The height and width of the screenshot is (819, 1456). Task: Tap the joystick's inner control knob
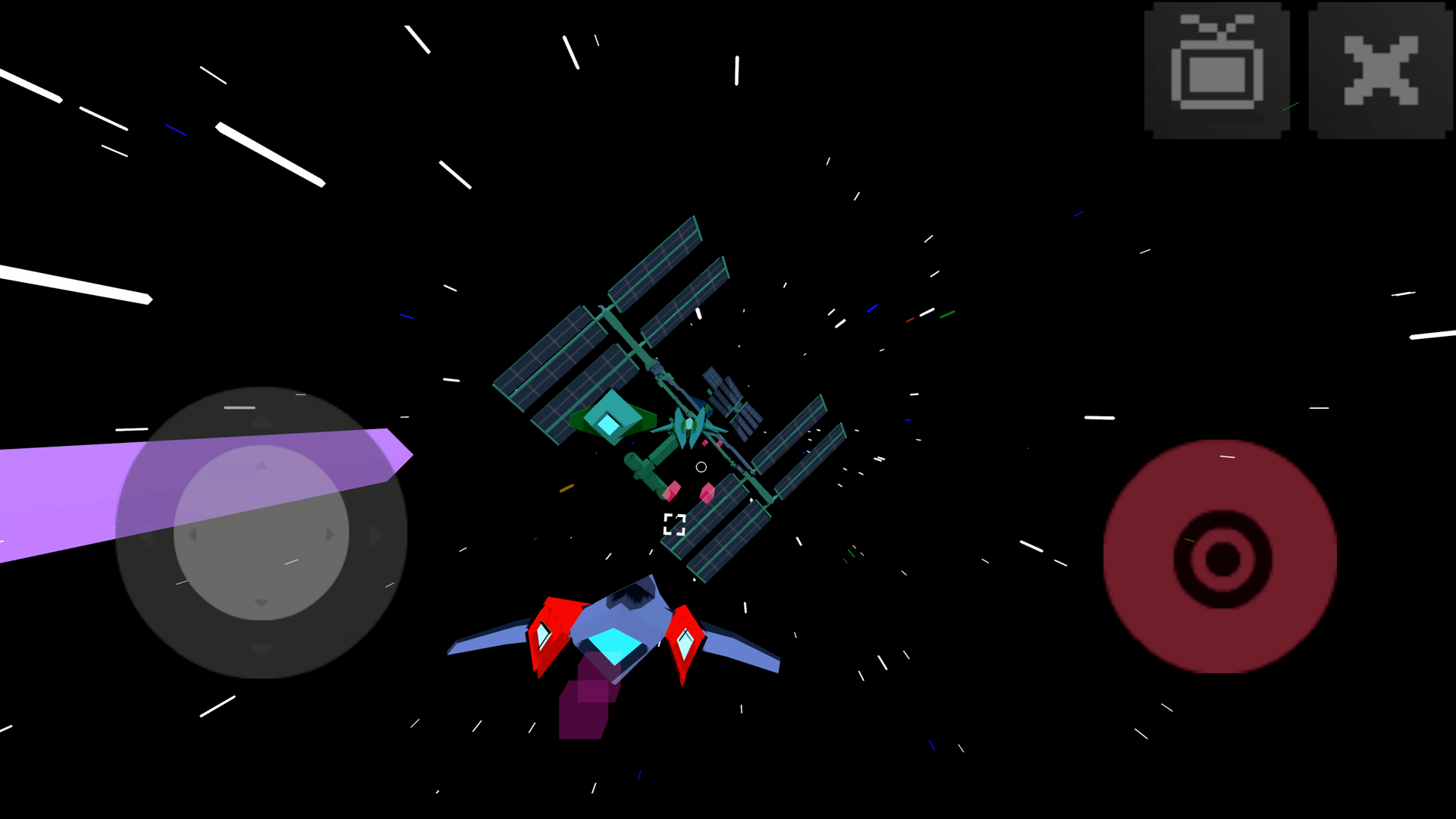pyautogui.click(x=262, y=533)
